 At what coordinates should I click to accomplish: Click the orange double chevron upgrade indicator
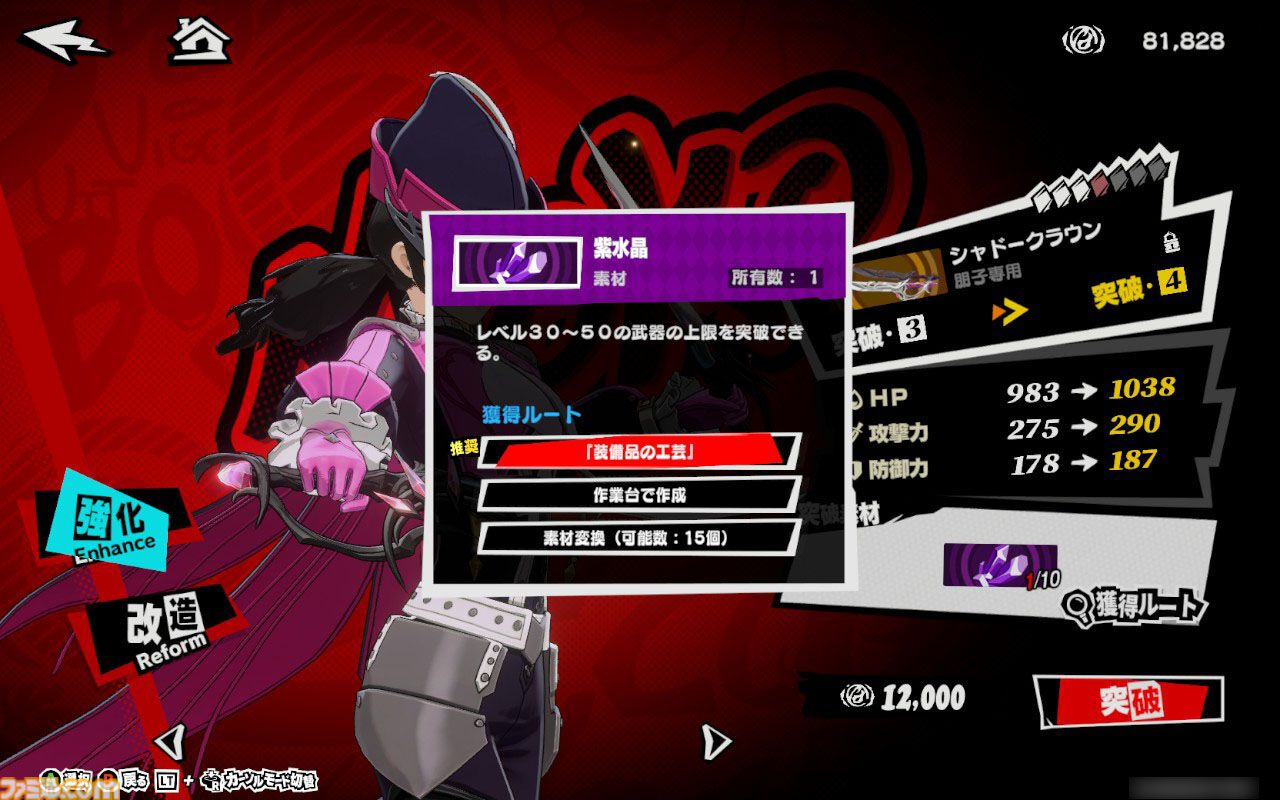(x=1008, y=311)
